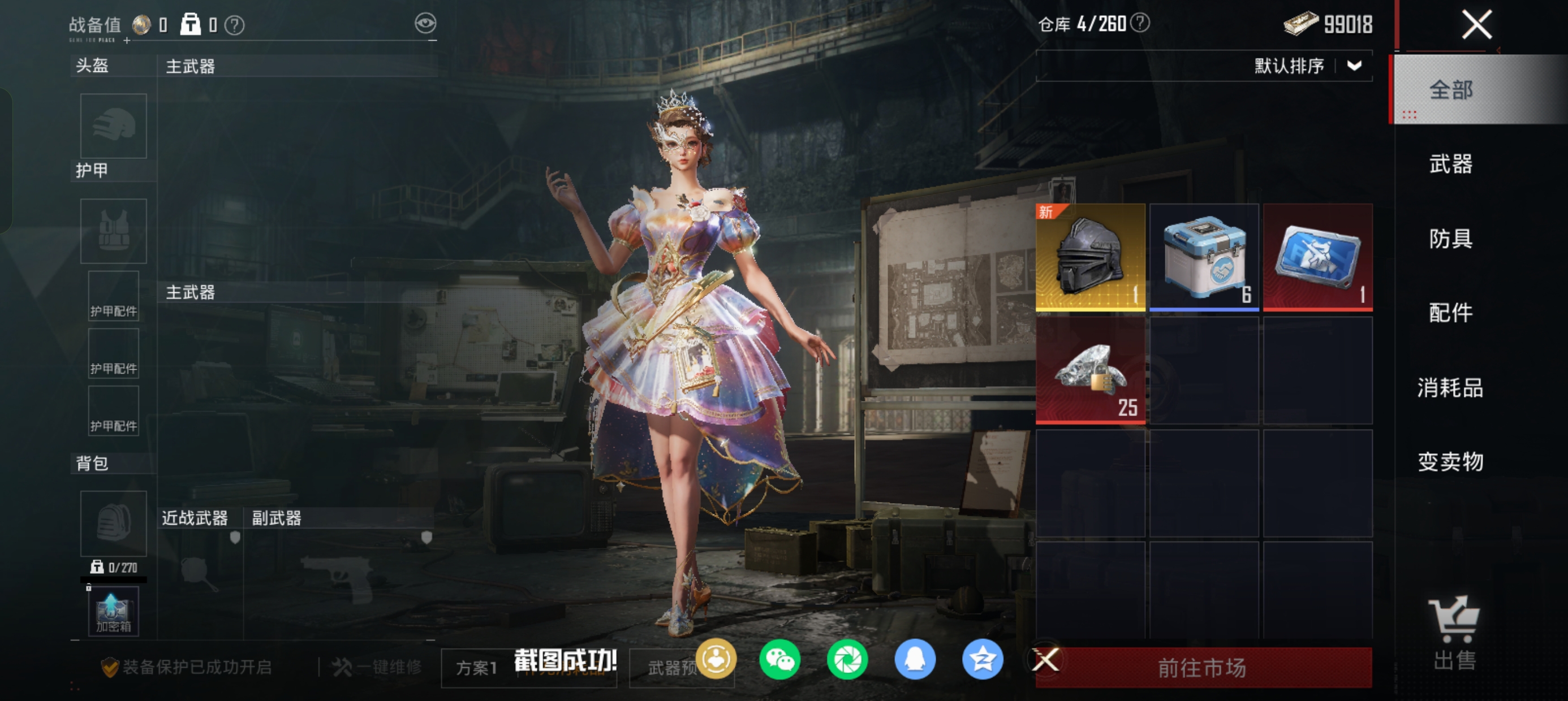Select the 防具 armor tab
Viewport: 1568px width, 701px height.
coord(1450,238)
